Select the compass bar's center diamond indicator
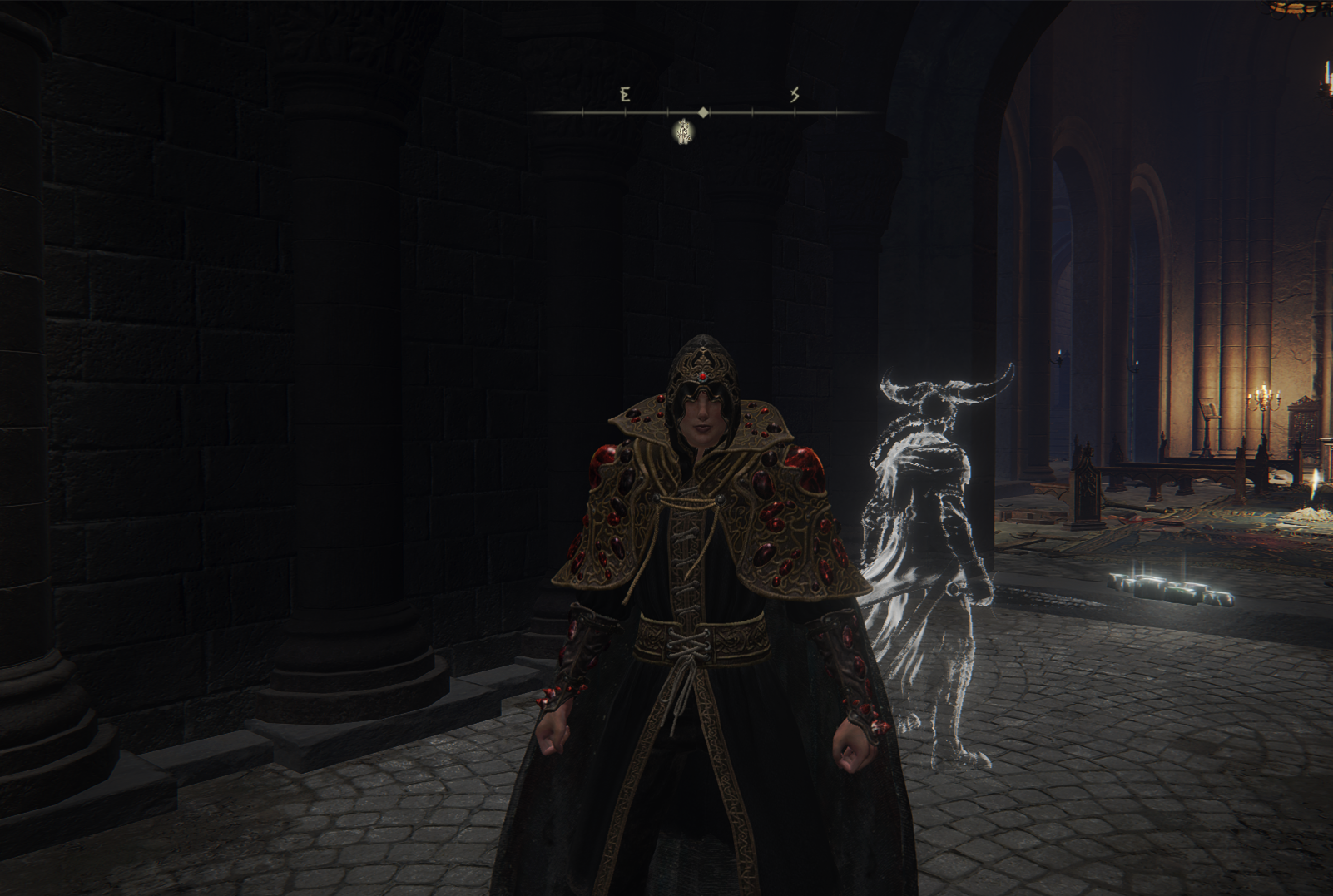Viewport: 1333px width, 896px height. (x=704, y=112)
